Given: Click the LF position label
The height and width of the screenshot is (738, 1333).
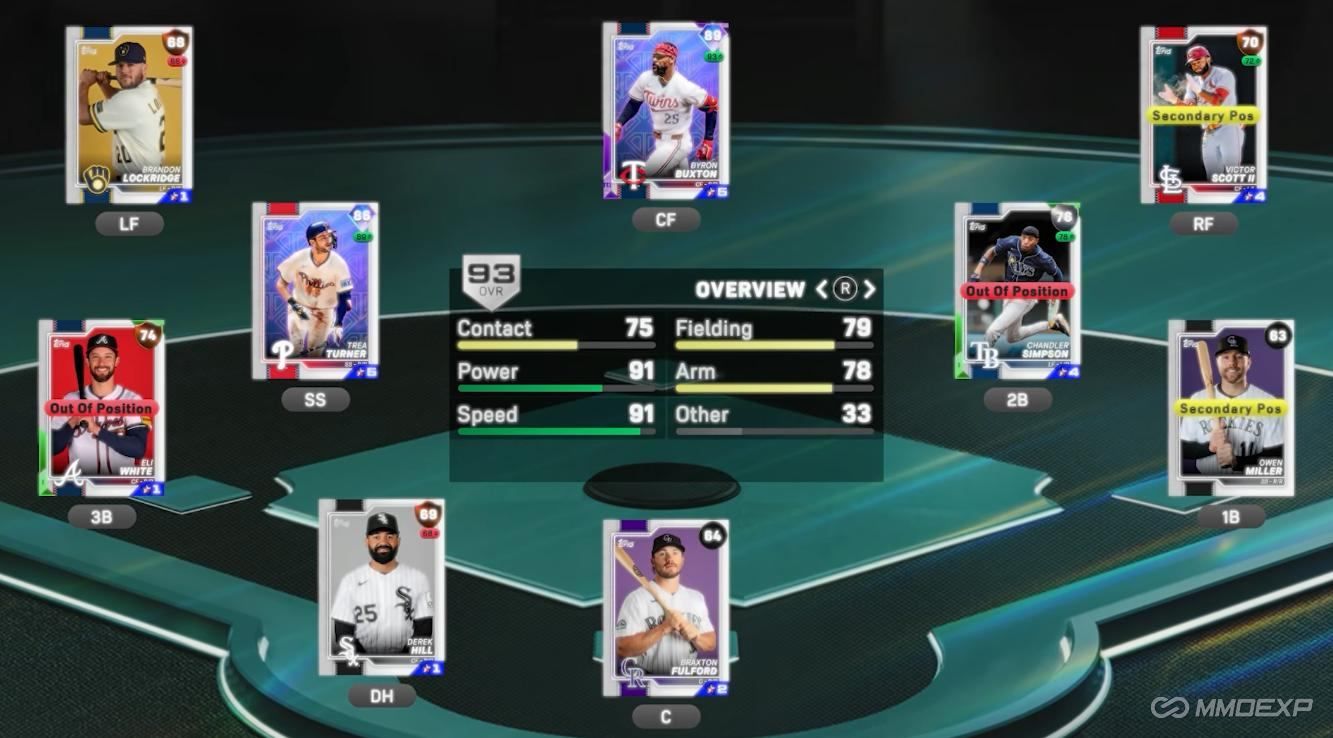Looking at the screenshot, I should click(x=128, y=223).
